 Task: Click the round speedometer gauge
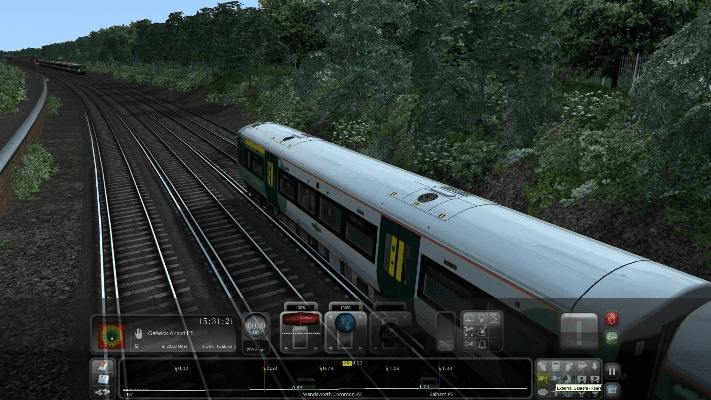257,326
